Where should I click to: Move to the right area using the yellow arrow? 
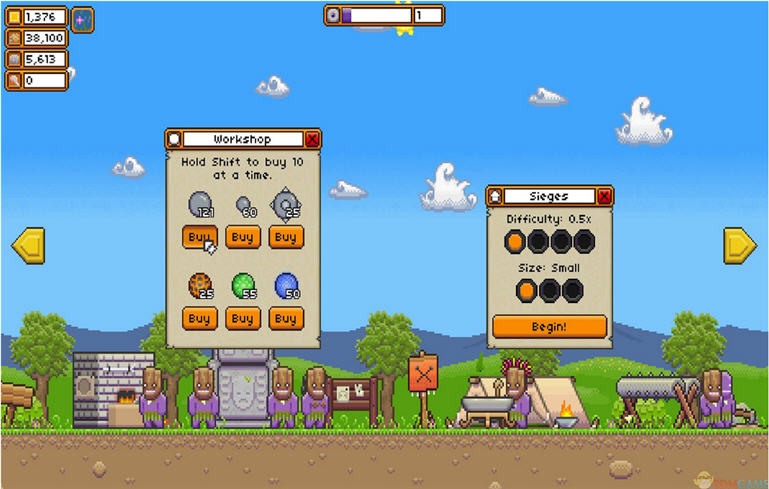(x=740, y=245)
